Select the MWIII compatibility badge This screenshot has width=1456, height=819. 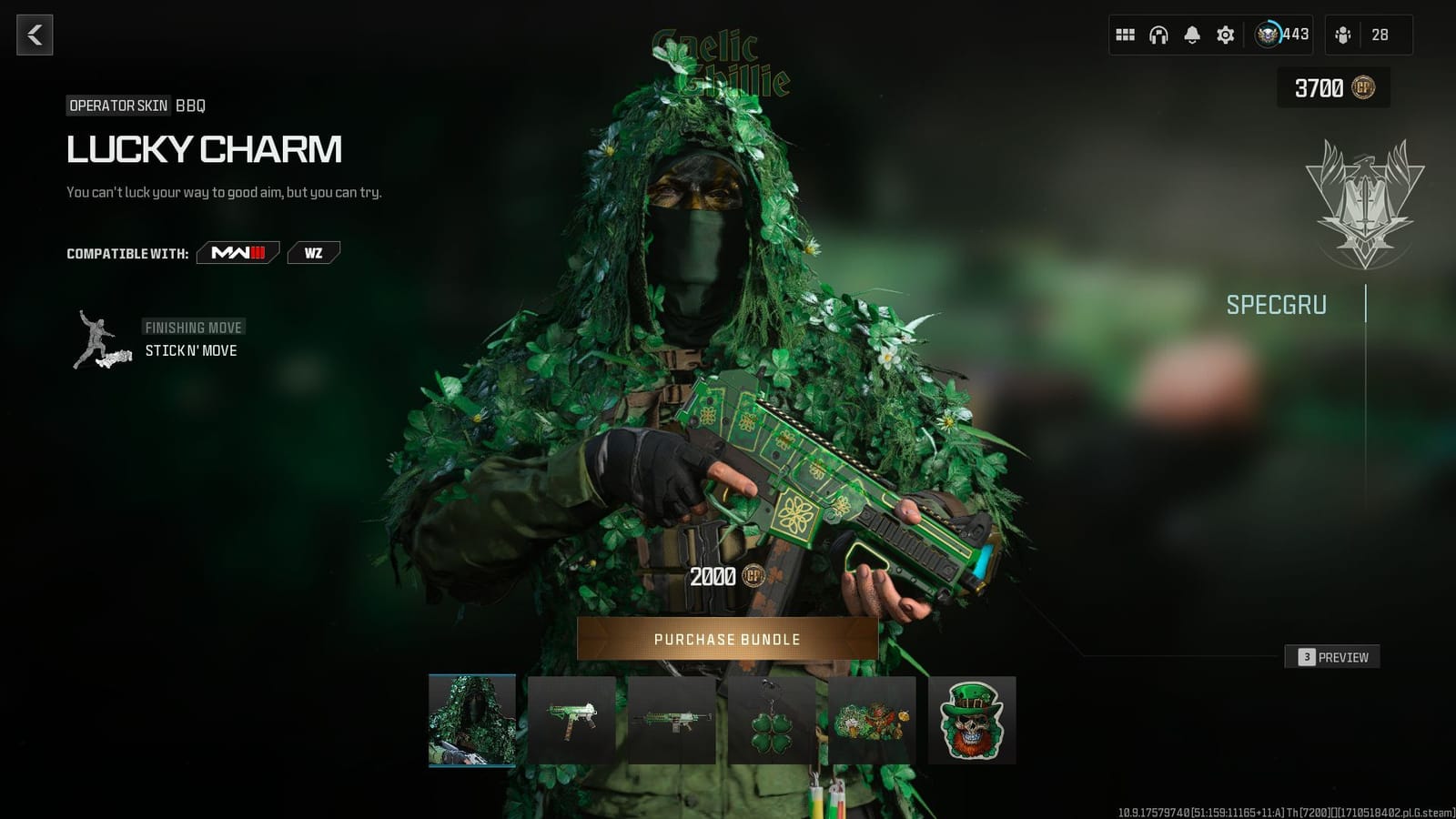(x=237, y=253)
